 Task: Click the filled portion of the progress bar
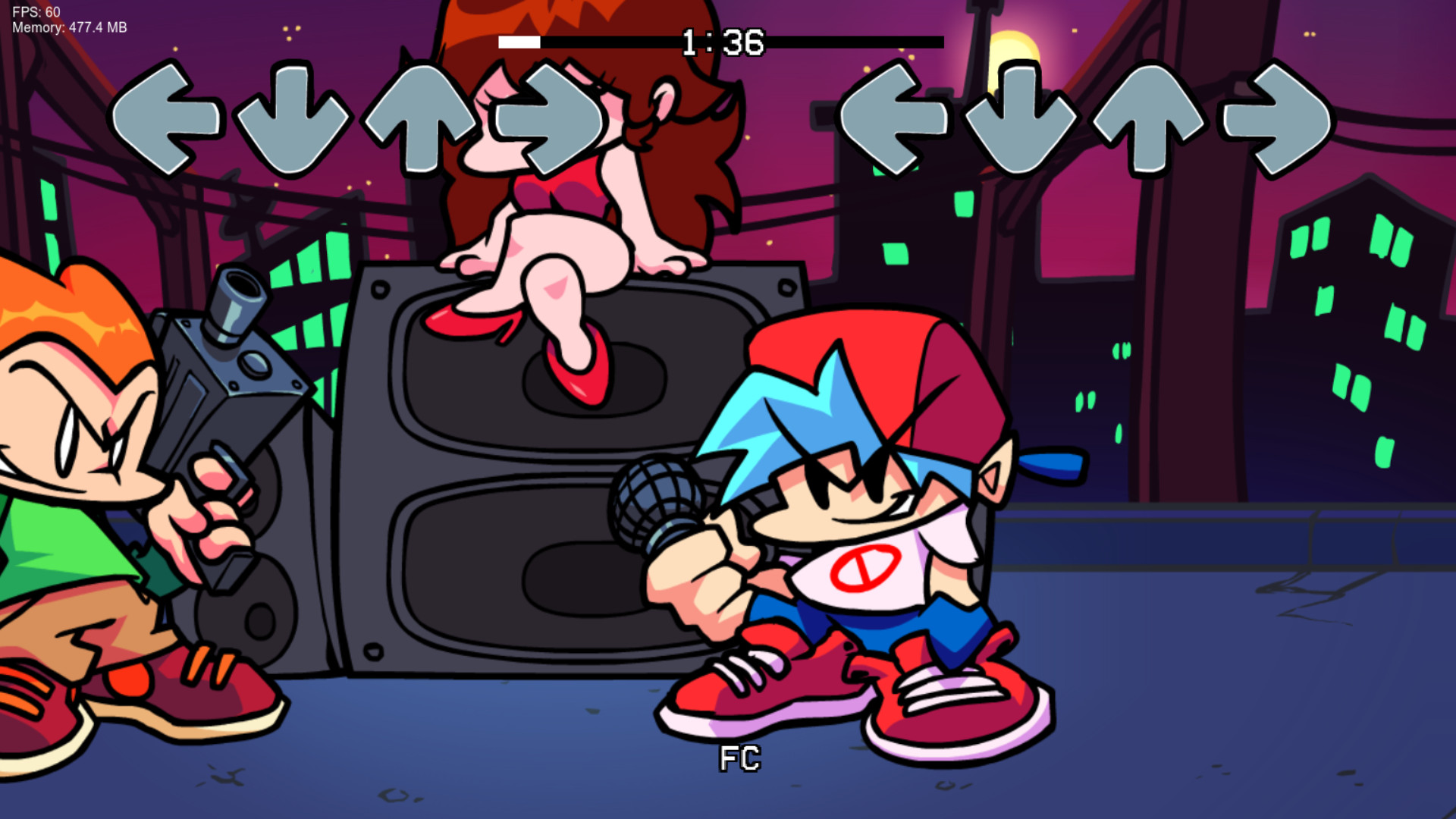(x=519, y=43)
